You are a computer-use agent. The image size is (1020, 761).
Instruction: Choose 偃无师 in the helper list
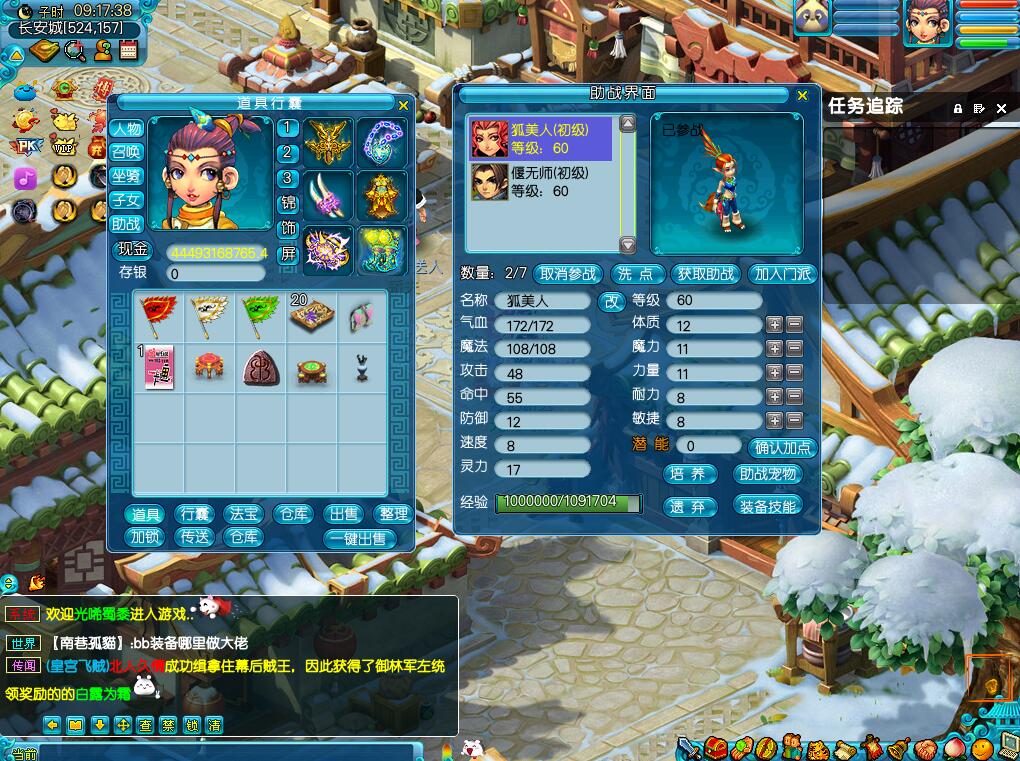(x=540, y=182)
